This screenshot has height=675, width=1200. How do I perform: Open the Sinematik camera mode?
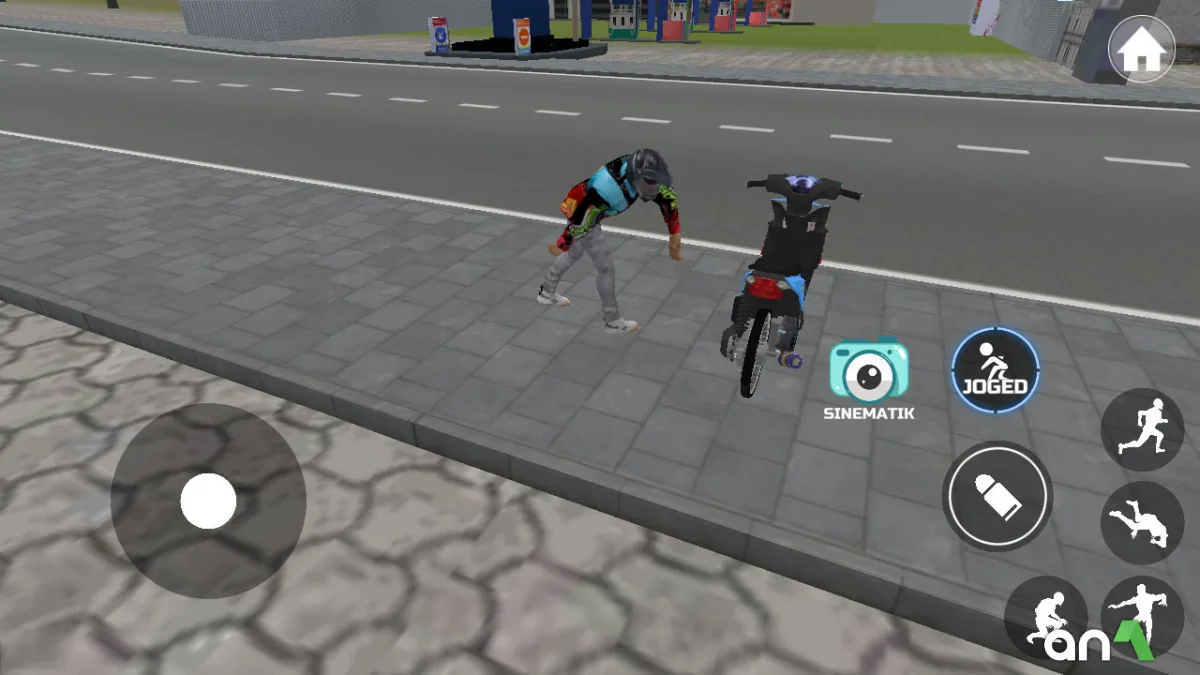[x=869, y=373]
